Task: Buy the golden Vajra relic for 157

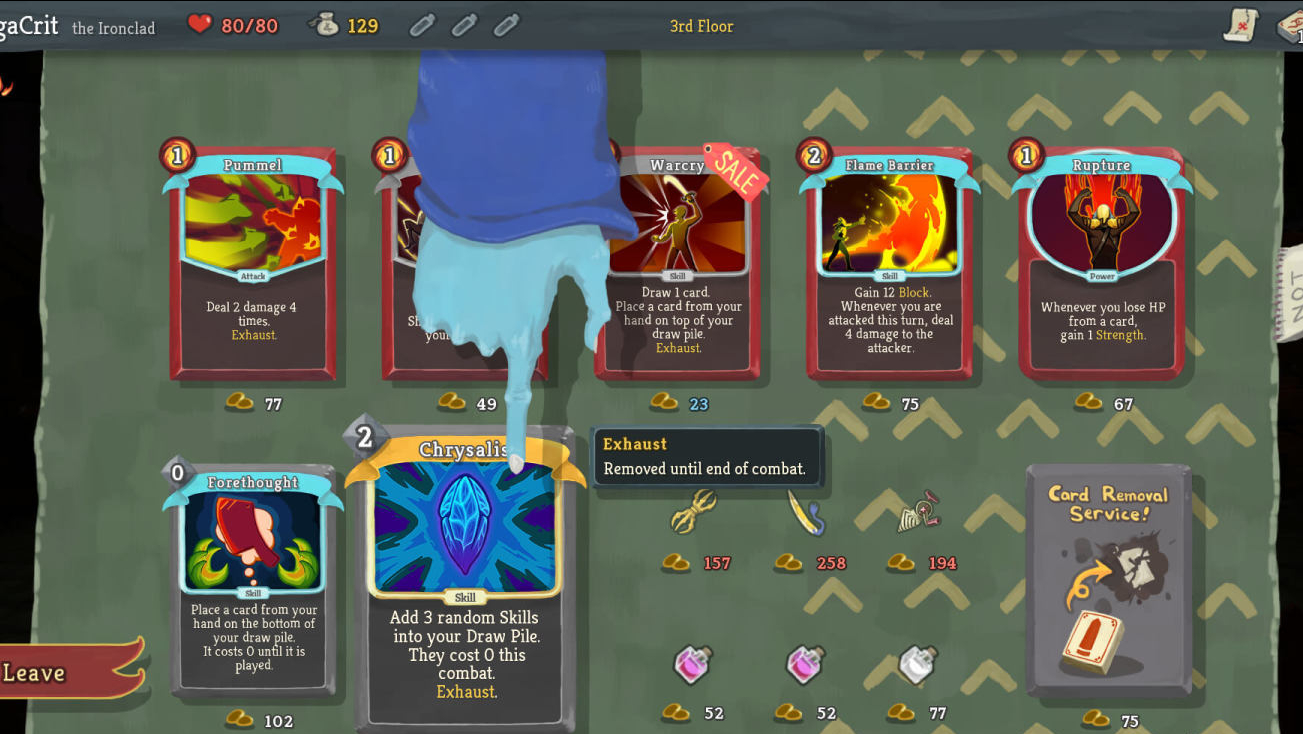Action: [692, 512]
